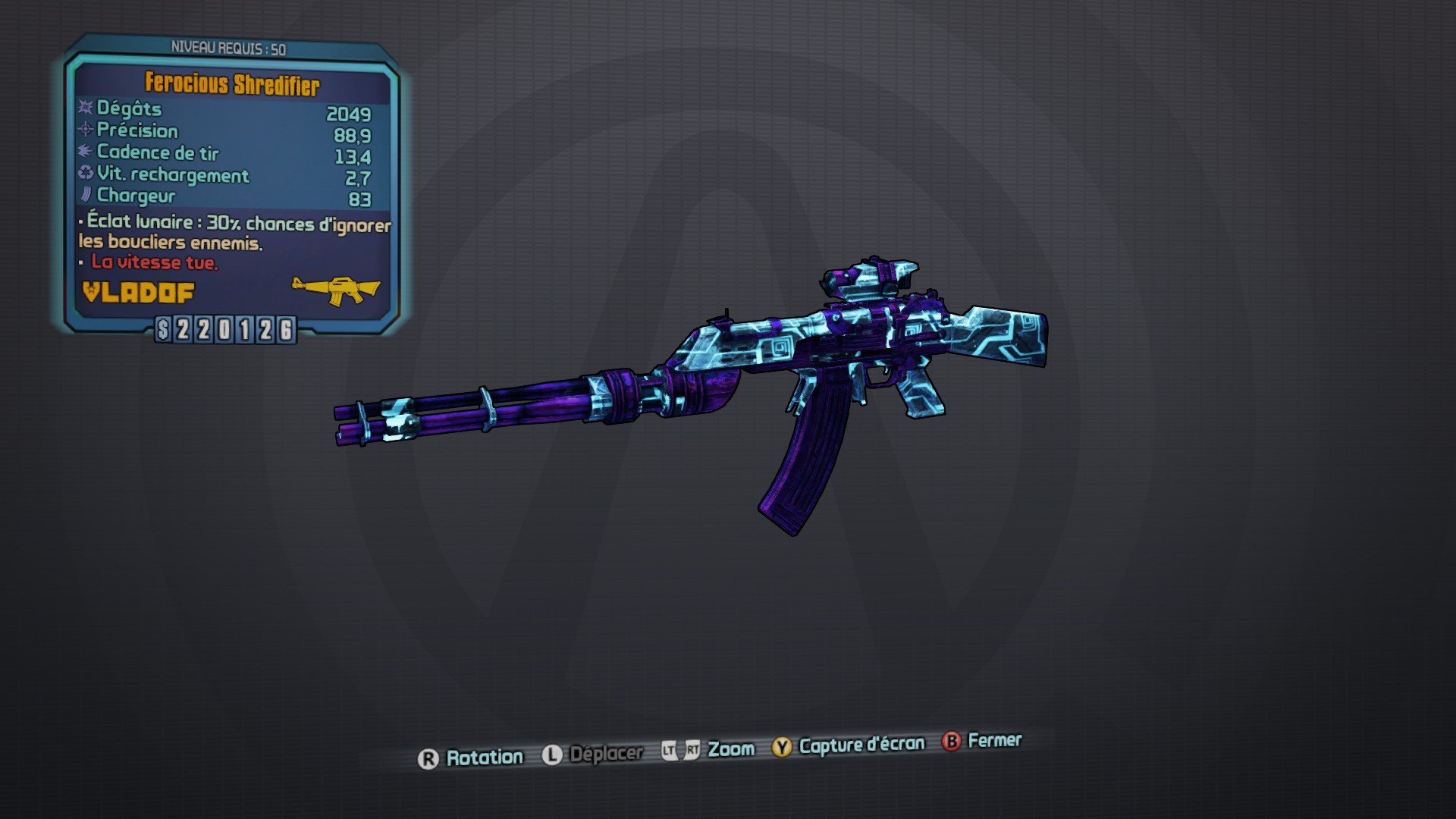Select the Éclat lunaire effect description
The height and width of the screenshot is (819, 1456).
tap(231, 231)
